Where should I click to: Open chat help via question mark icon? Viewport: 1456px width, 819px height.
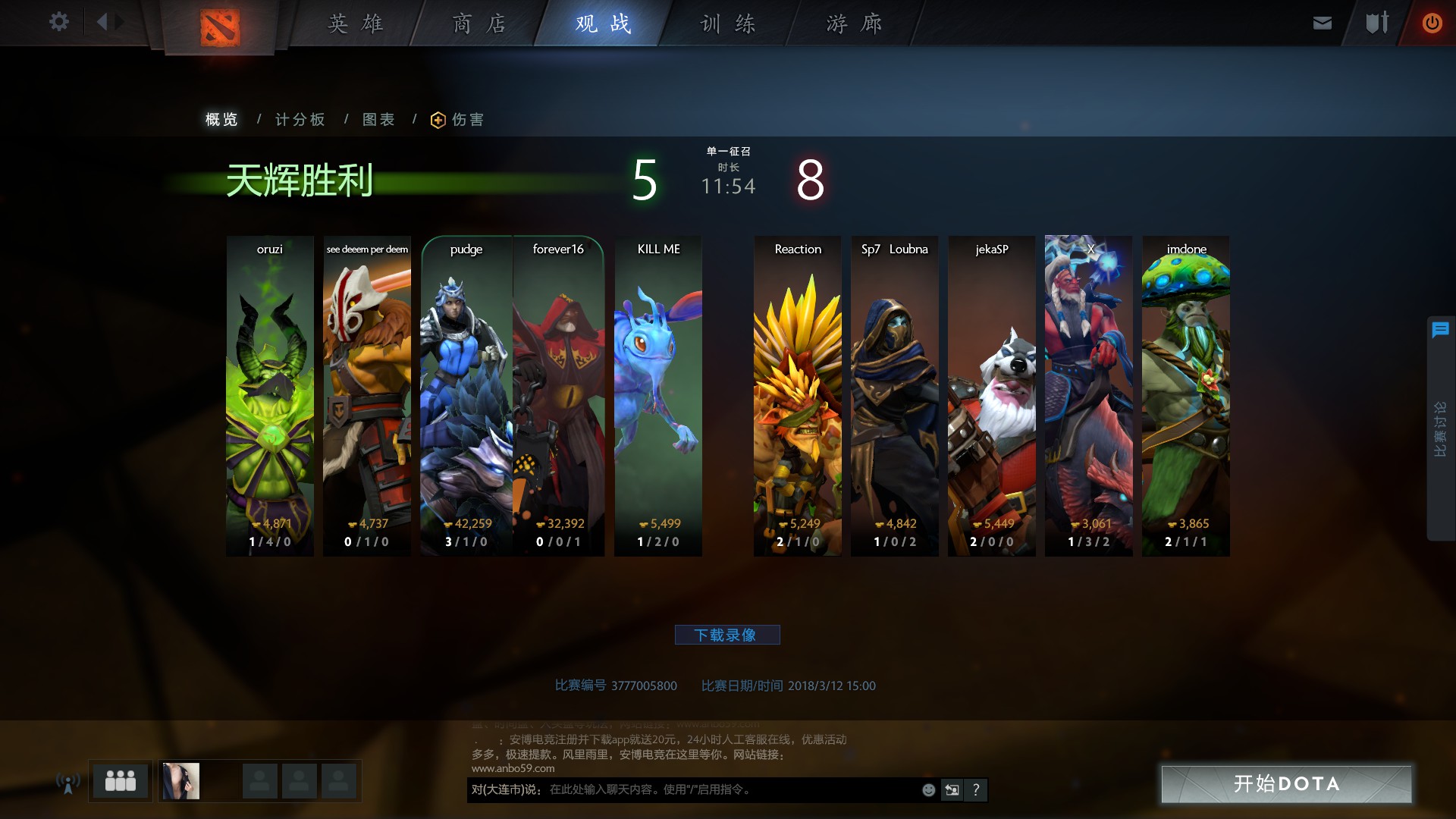tap(977, 790)
